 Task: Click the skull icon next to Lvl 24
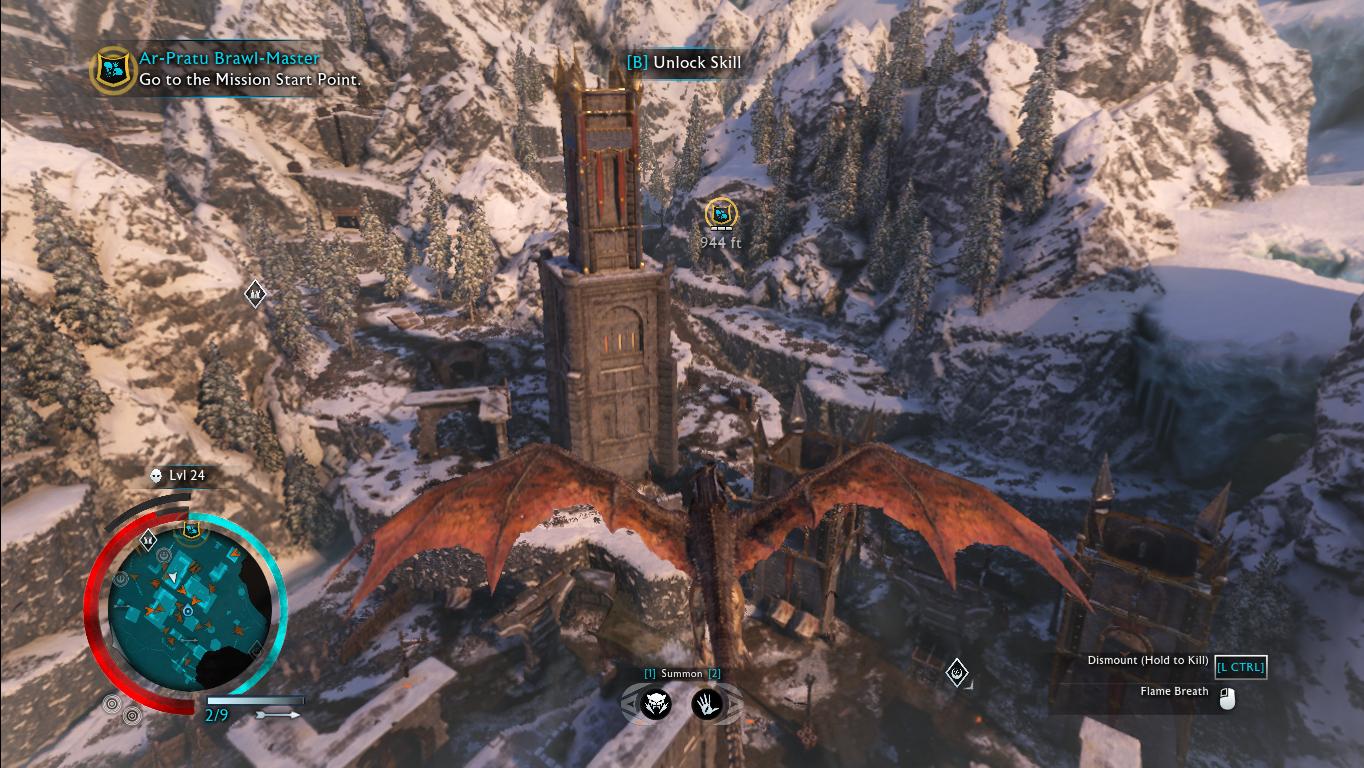click(155, 477)
